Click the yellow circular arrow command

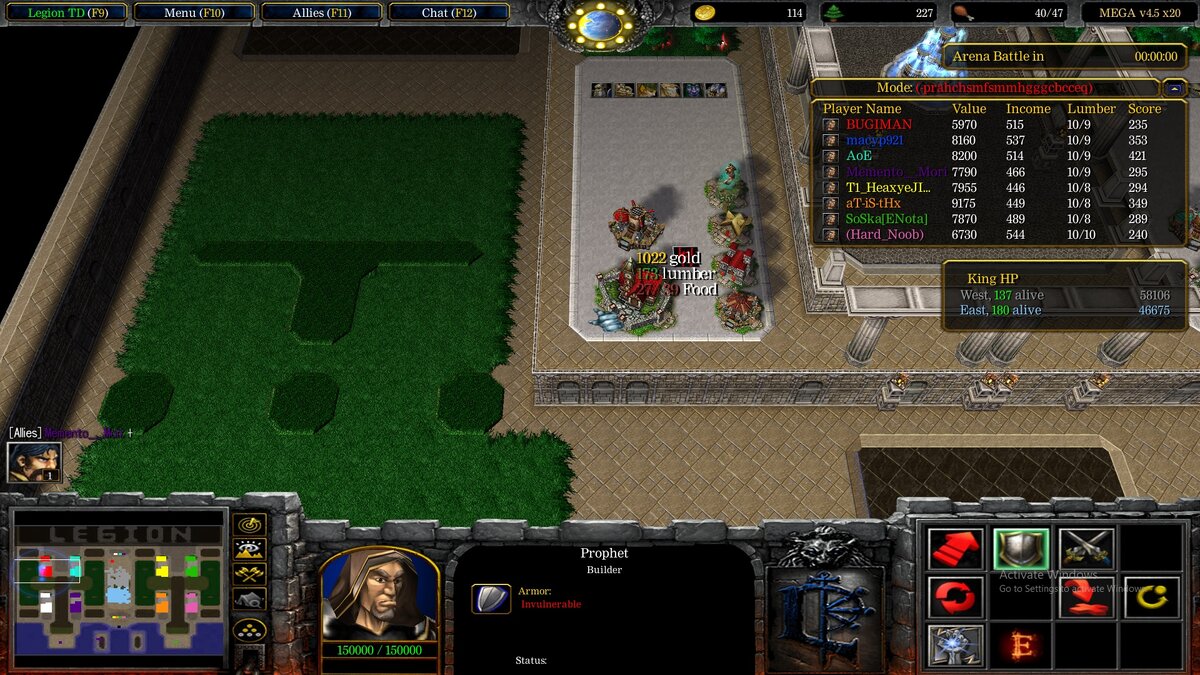[1152, 598]
